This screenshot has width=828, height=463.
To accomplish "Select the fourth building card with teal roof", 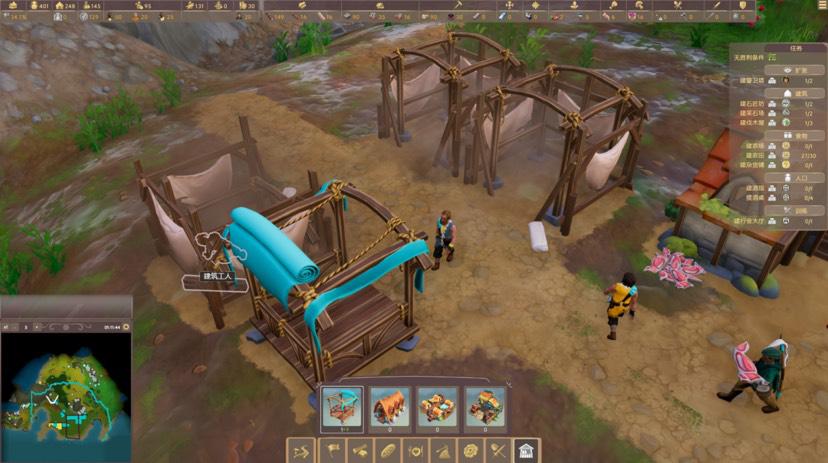I will (x=484, y=408).
